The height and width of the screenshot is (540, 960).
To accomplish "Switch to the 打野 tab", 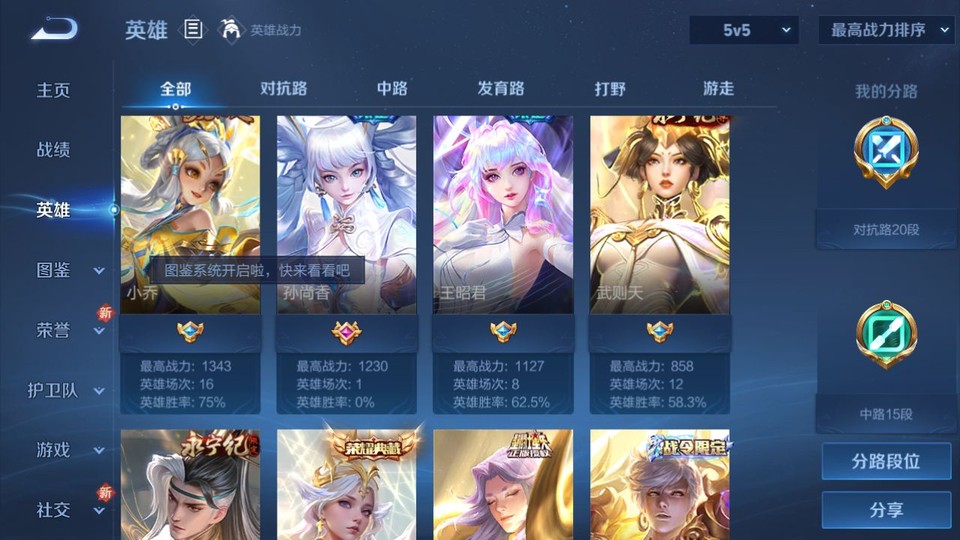I will coord(610,89).
